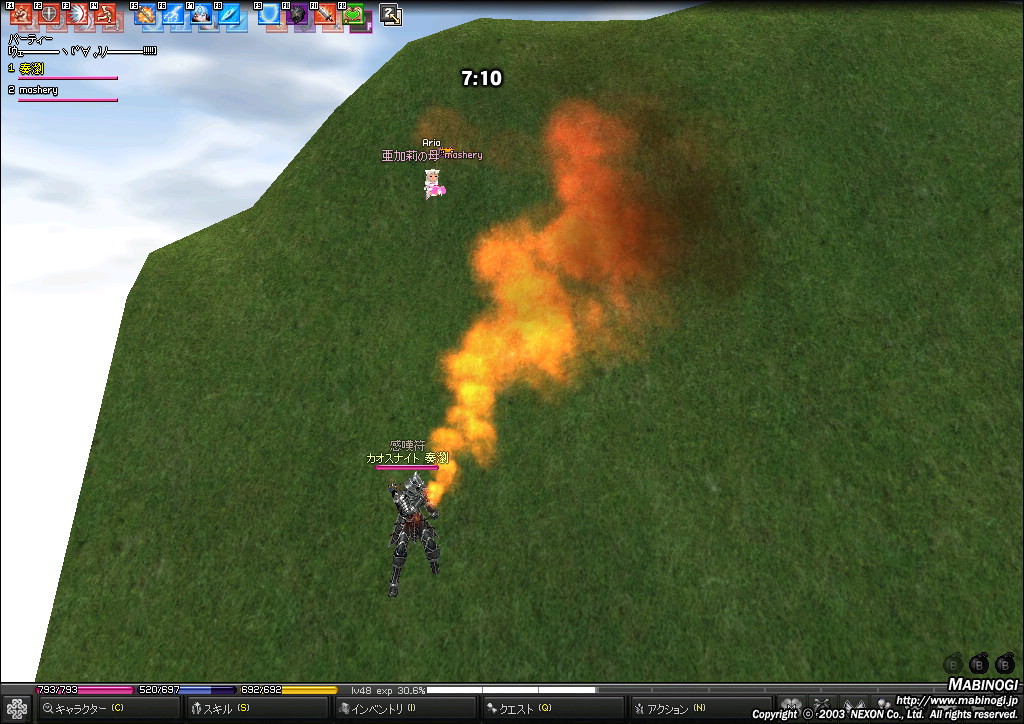Toggle the hotbar switch icon with arrow
The height and width of the screenshot is (724, 1024).
coord(392,15)
